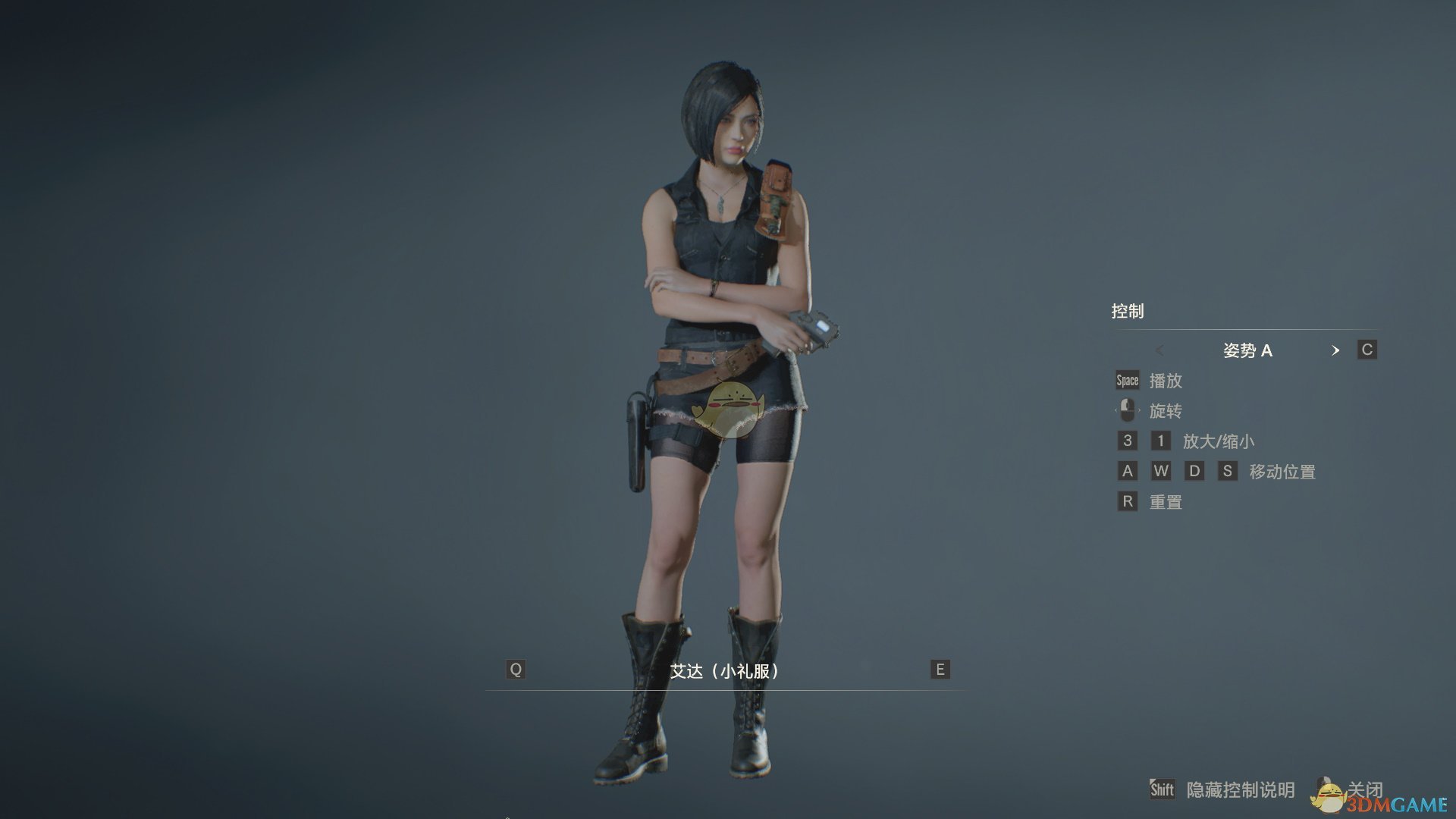
Task: Open the 姿势 A pose selector
Action: point(1250,350)
